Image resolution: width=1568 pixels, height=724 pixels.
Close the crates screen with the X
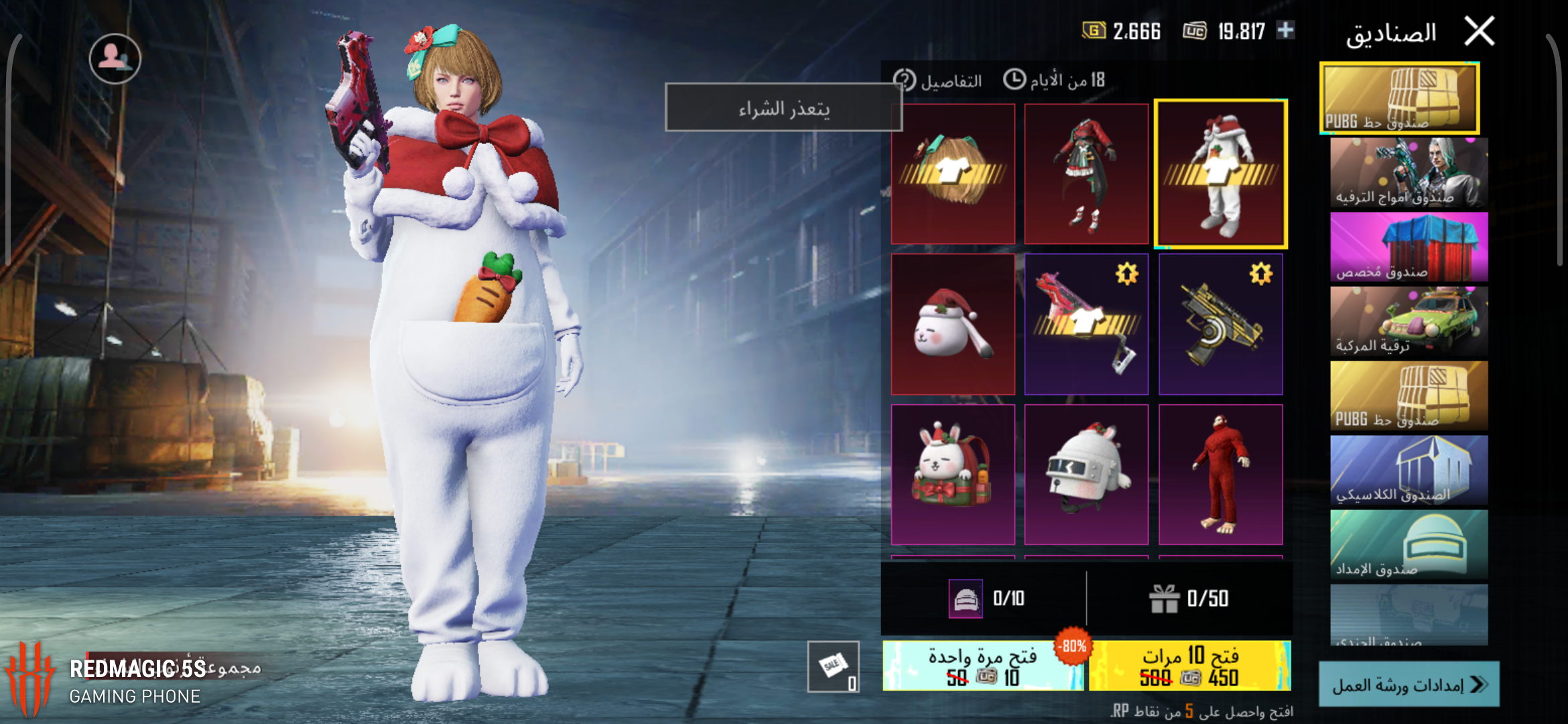1479,32
